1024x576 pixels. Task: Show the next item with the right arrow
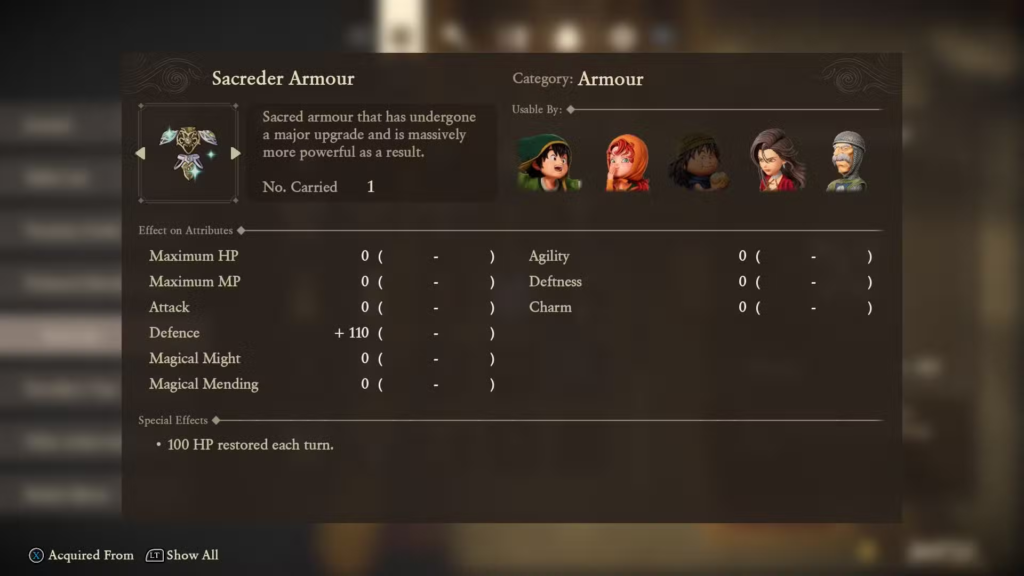[236, 153]
